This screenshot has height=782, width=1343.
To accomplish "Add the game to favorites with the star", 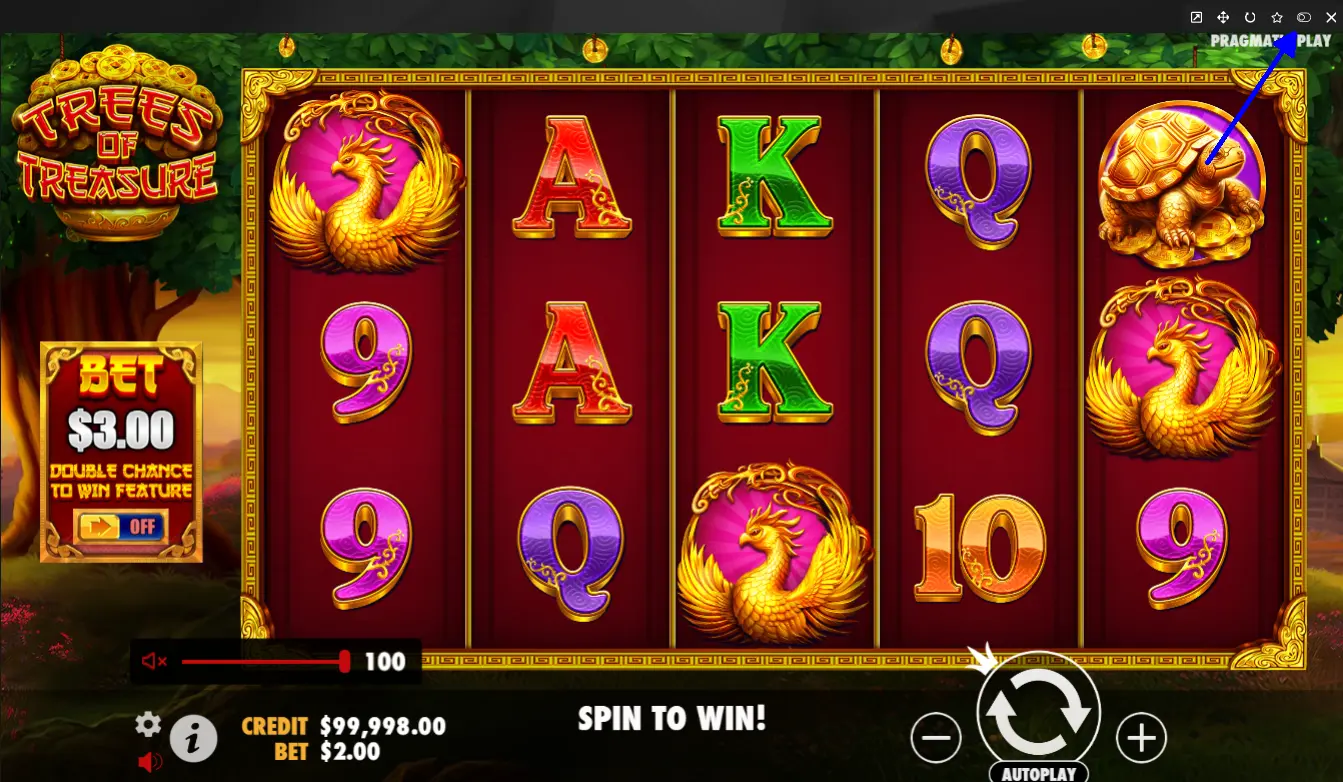I will coord(1277,17).
